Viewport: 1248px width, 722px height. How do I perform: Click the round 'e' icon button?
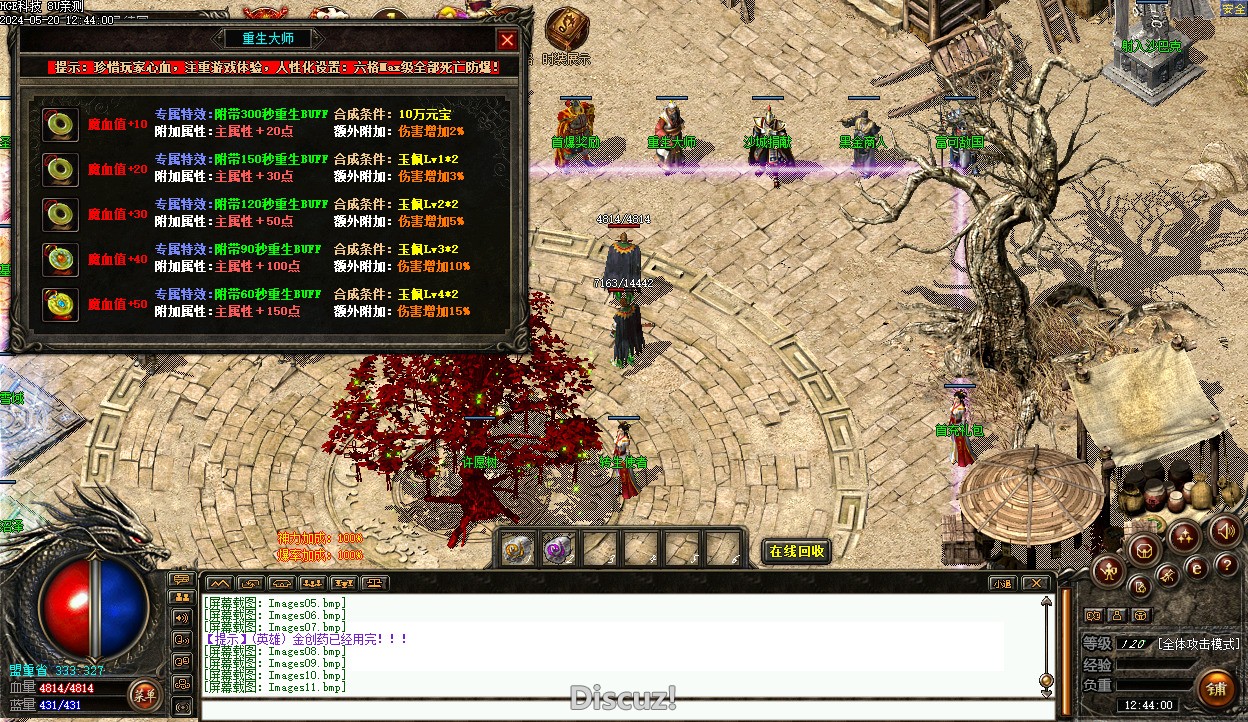pyautogui.click(x=1196, y=569)
